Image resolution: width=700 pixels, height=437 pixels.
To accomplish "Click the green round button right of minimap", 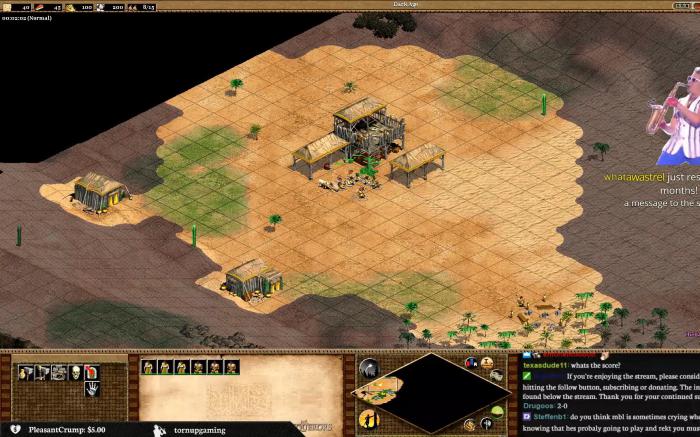I will pyautogui.click(x=495, y=412).
